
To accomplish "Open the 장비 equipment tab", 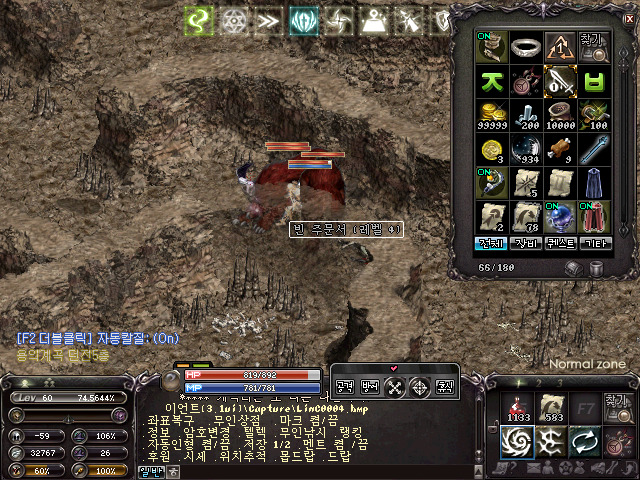I will tap(525, 243).
